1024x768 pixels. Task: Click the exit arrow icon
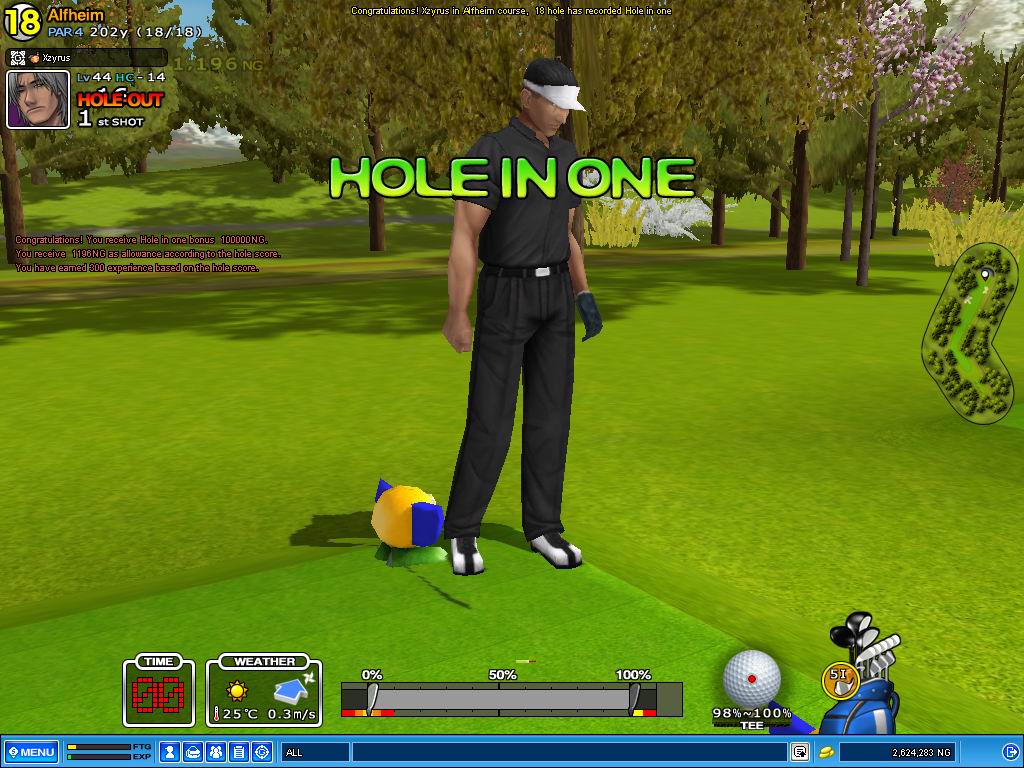(x=1010, y=752)
